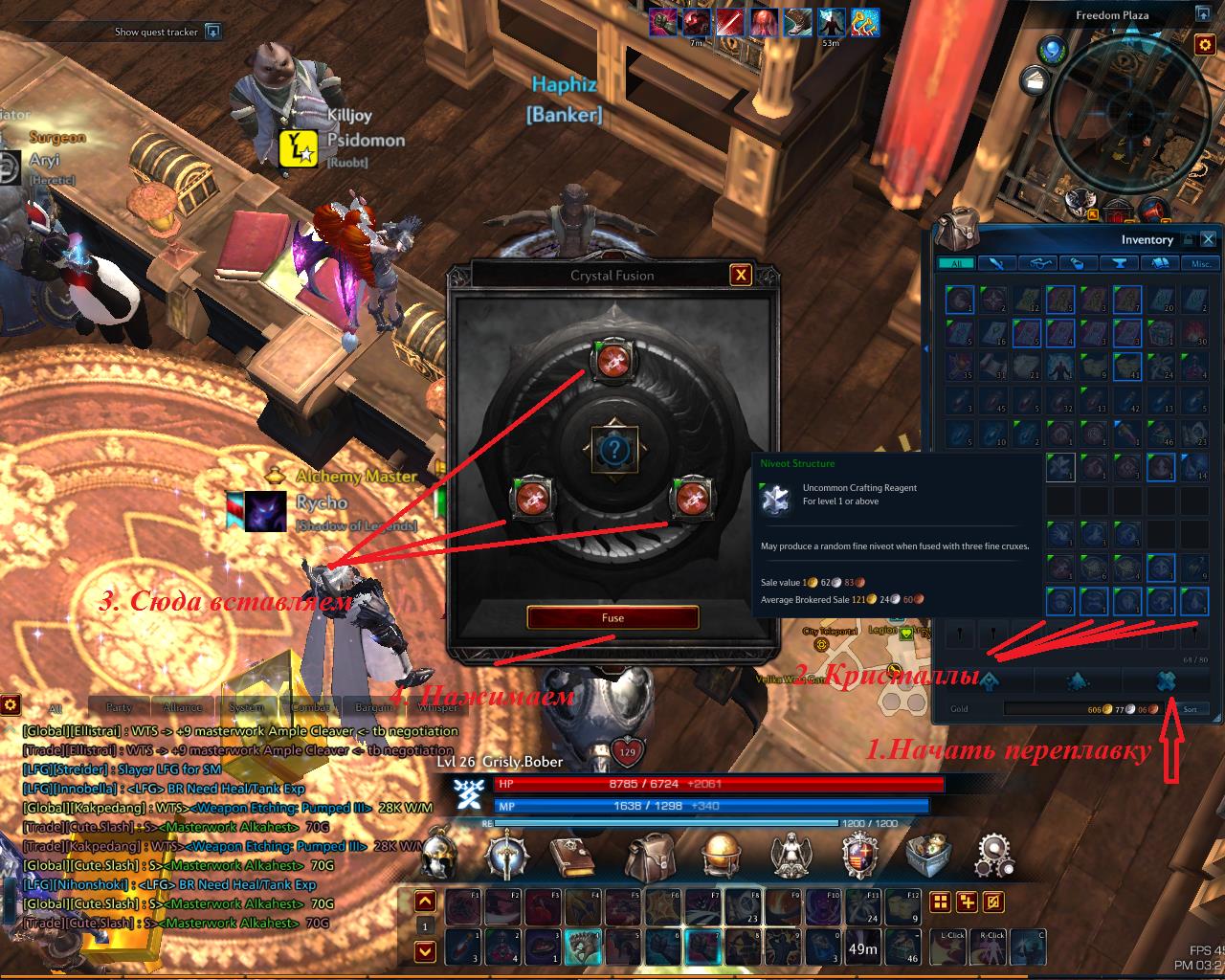Select the All inventory filter tab
Screen dimensions: 1225x980
[x=956, y=263]
